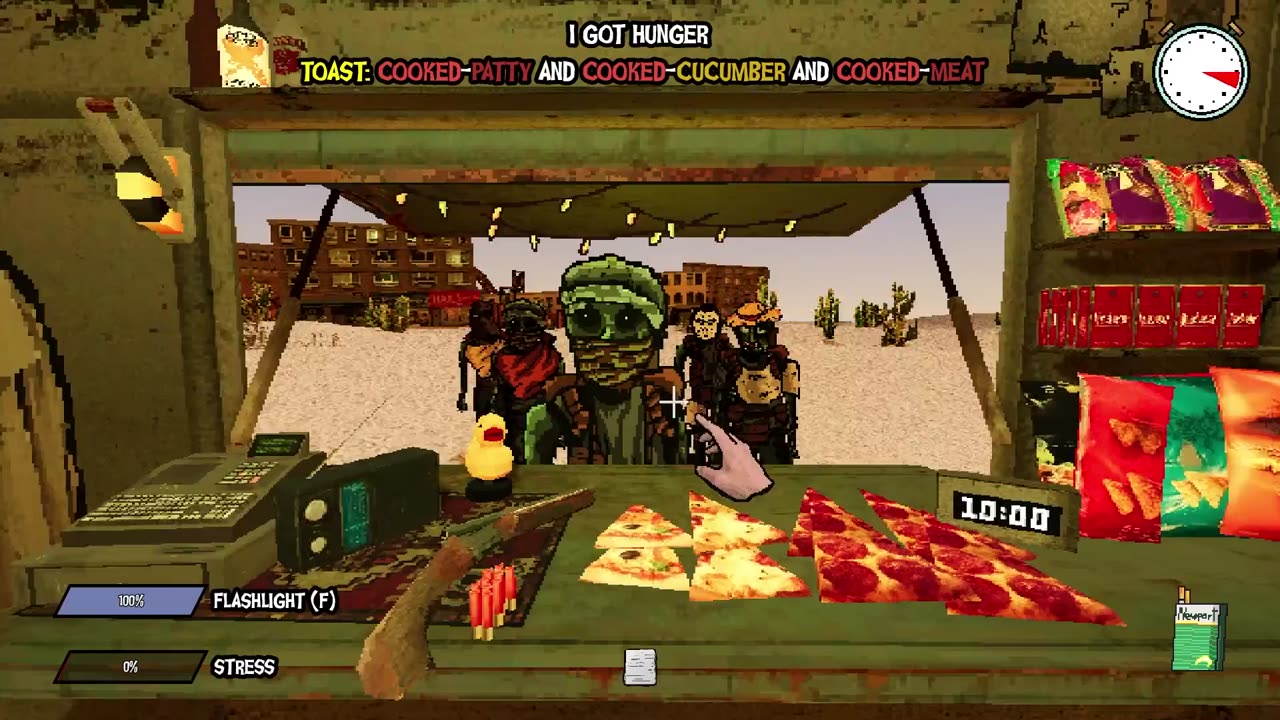Use the Newport cigarette pack icon
The image size is (1280, 720).
[x=1199, y=636]
